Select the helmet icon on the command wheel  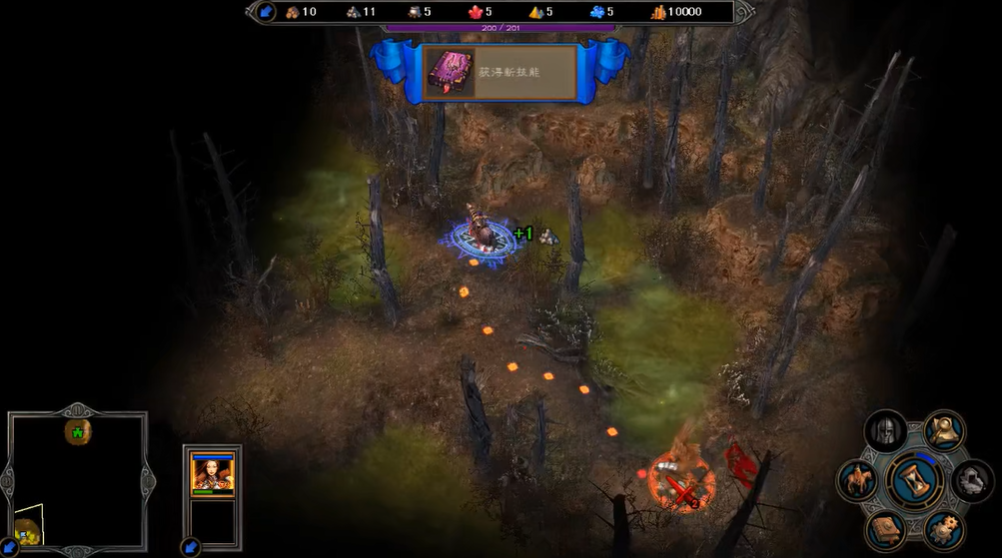click(885, 430)
